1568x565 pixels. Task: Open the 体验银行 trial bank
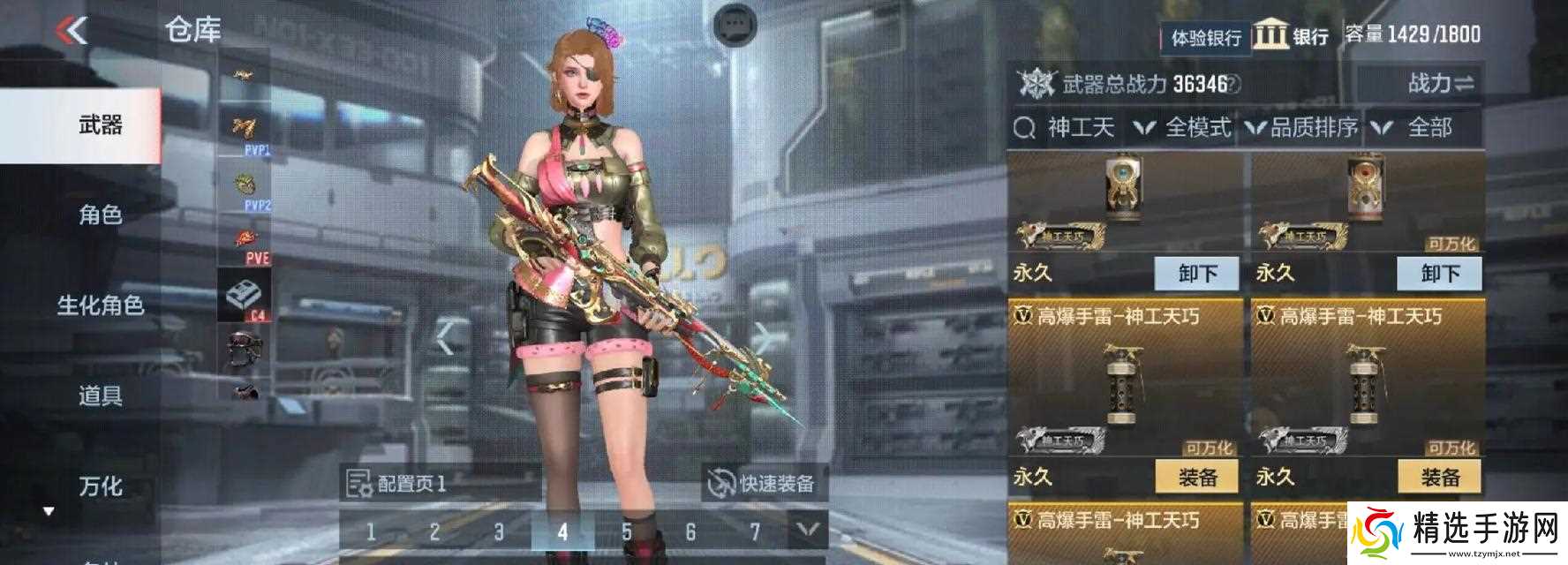[x=1205, y=37]
